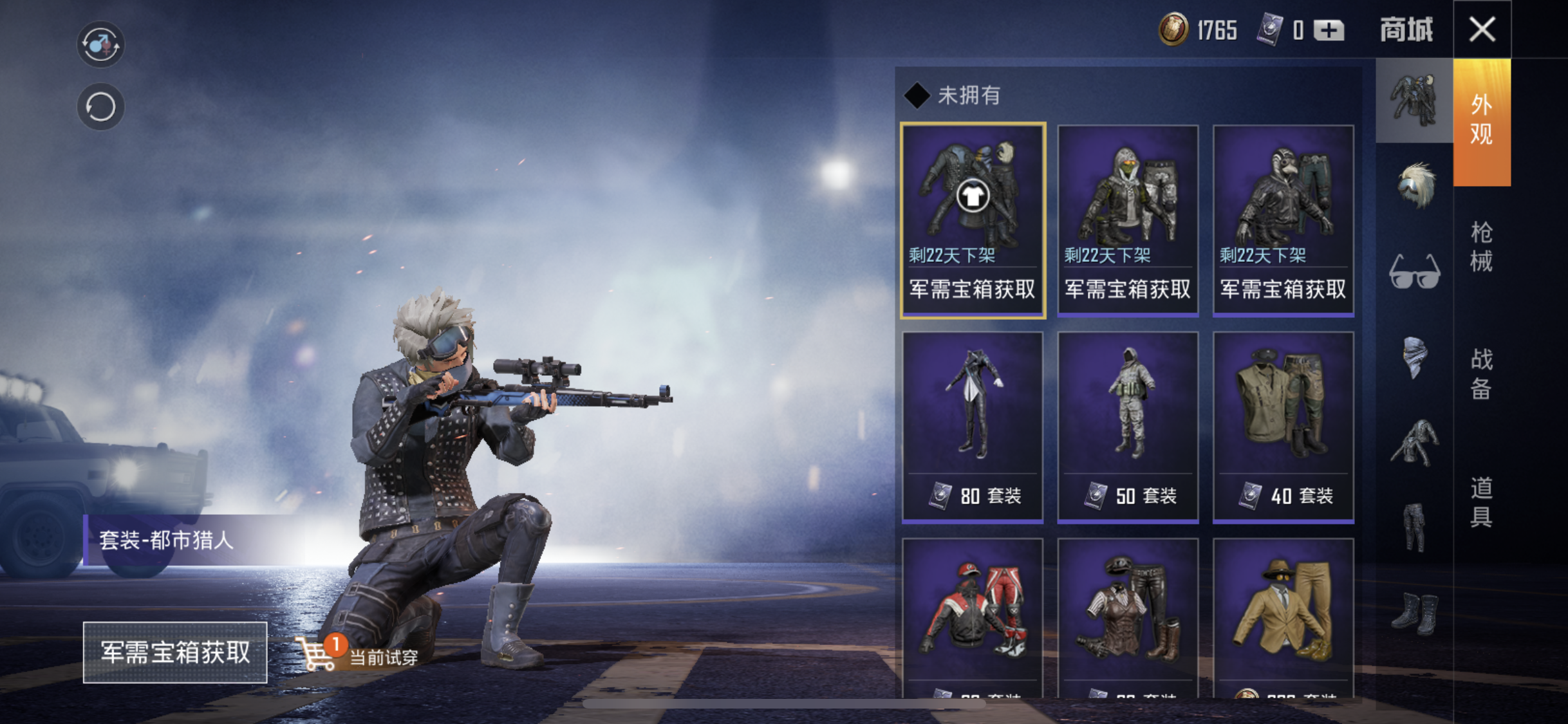Pick the 50 coupon camo soldier set
This screenshot has height=724, width=1568.
pos(1128,426)
